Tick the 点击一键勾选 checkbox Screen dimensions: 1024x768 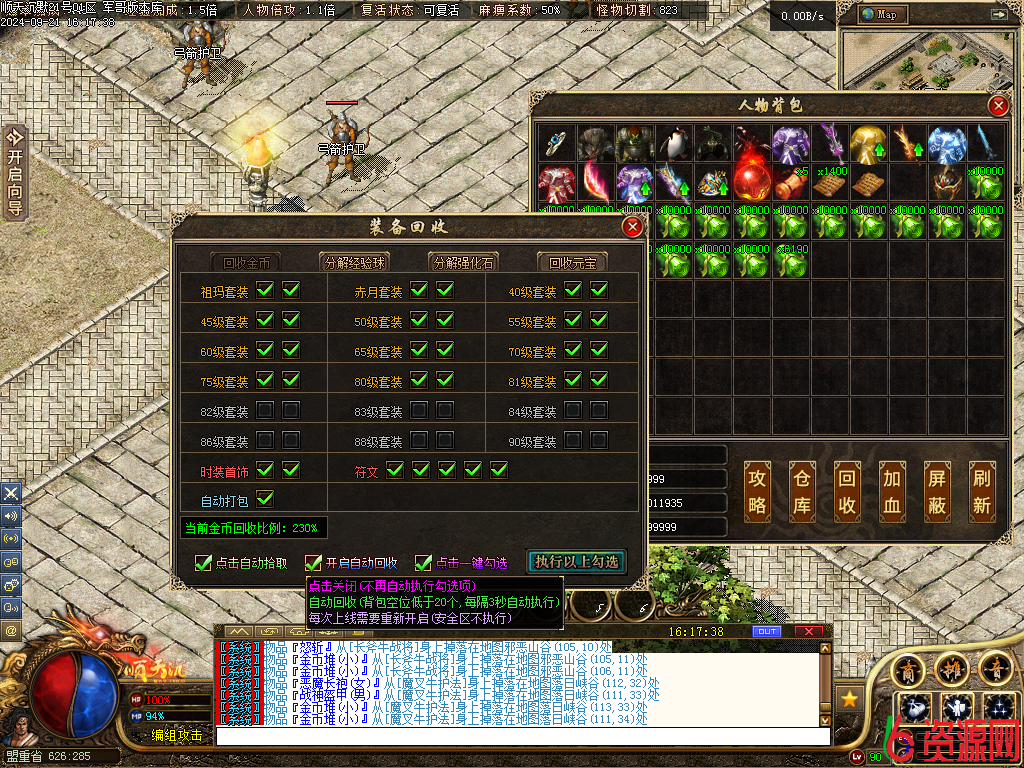pos(424,563)
